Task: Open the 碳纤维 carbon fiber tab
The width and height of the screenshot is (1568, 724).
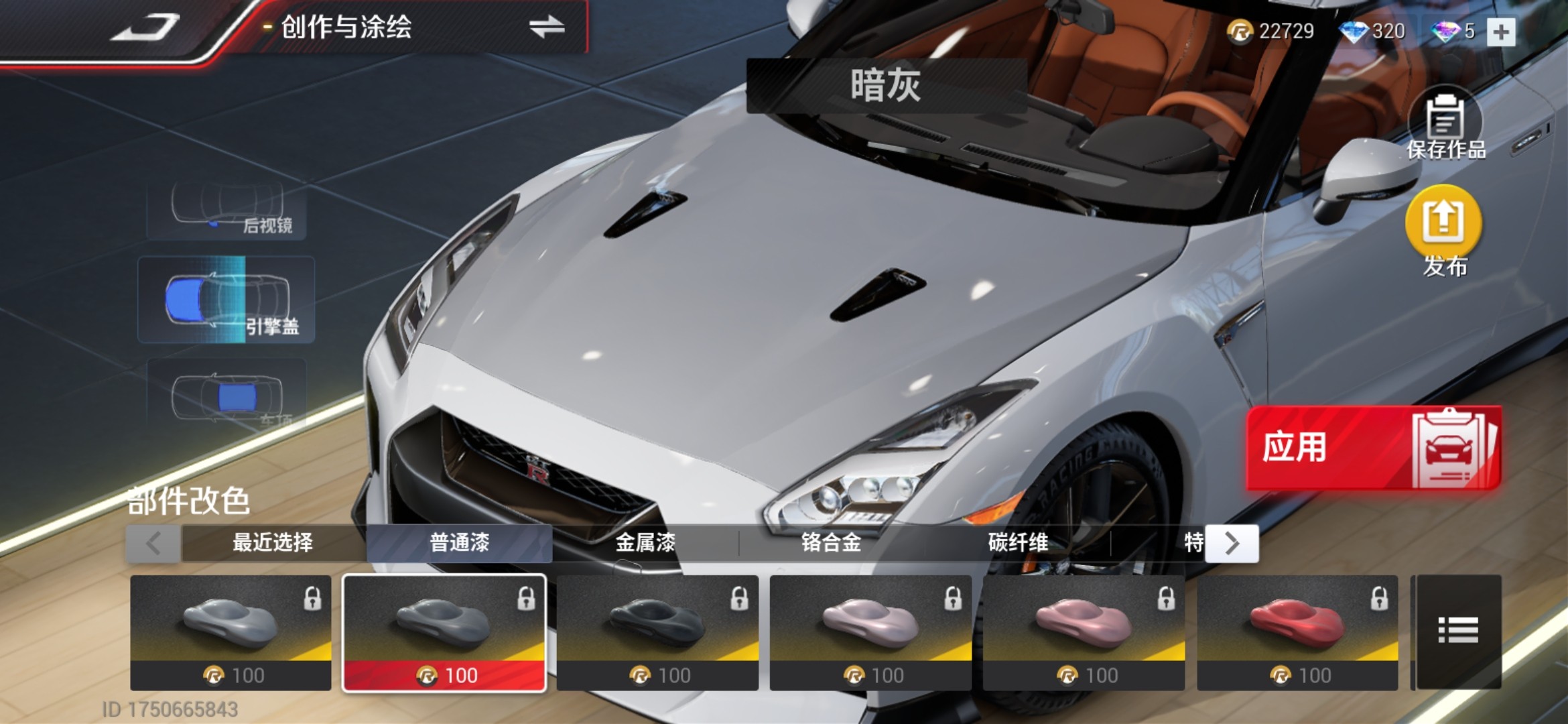Action: (x=1017, y=542)
